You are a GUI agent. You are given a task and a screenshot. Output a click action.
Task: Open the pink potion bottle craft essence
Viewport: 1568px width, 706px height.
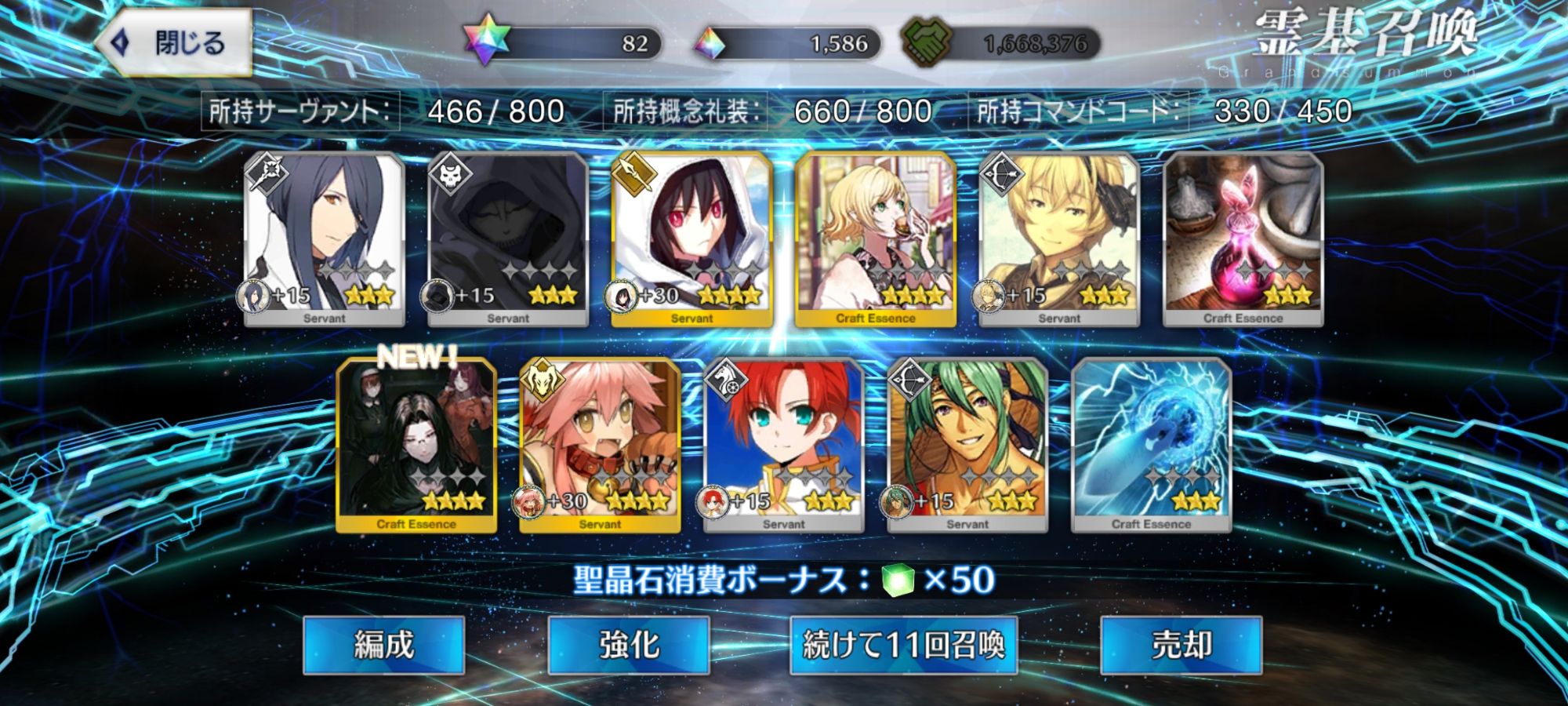1243,238
